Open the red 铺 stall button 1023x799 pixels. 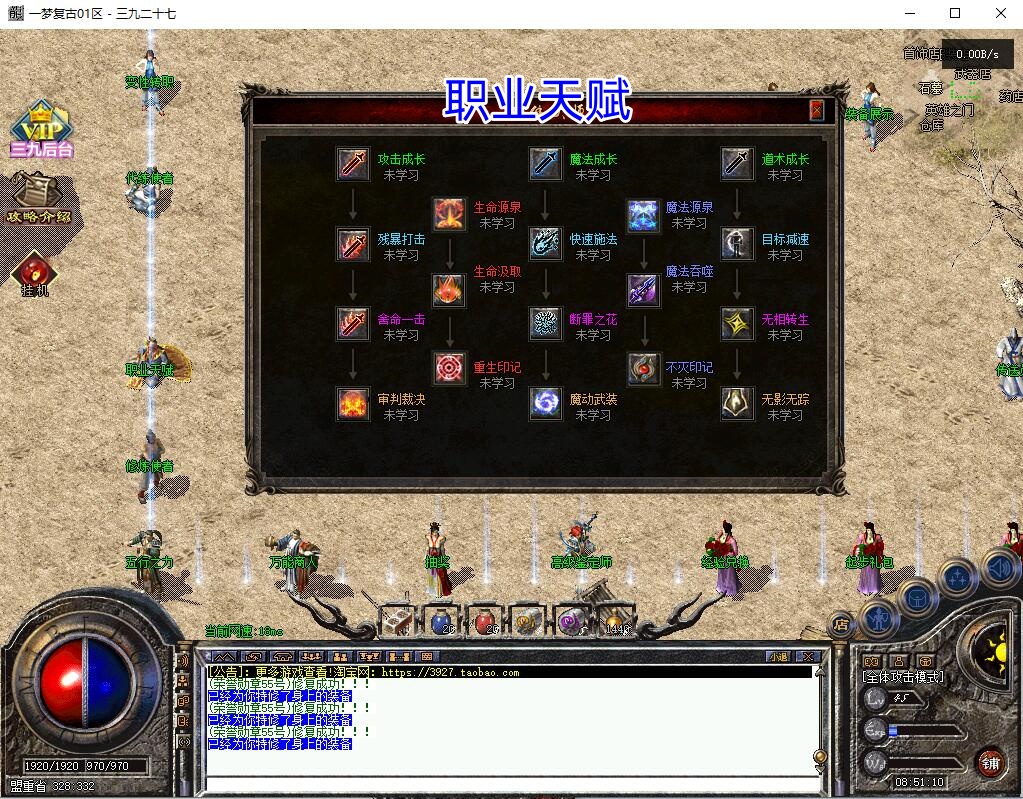[990, 762]
